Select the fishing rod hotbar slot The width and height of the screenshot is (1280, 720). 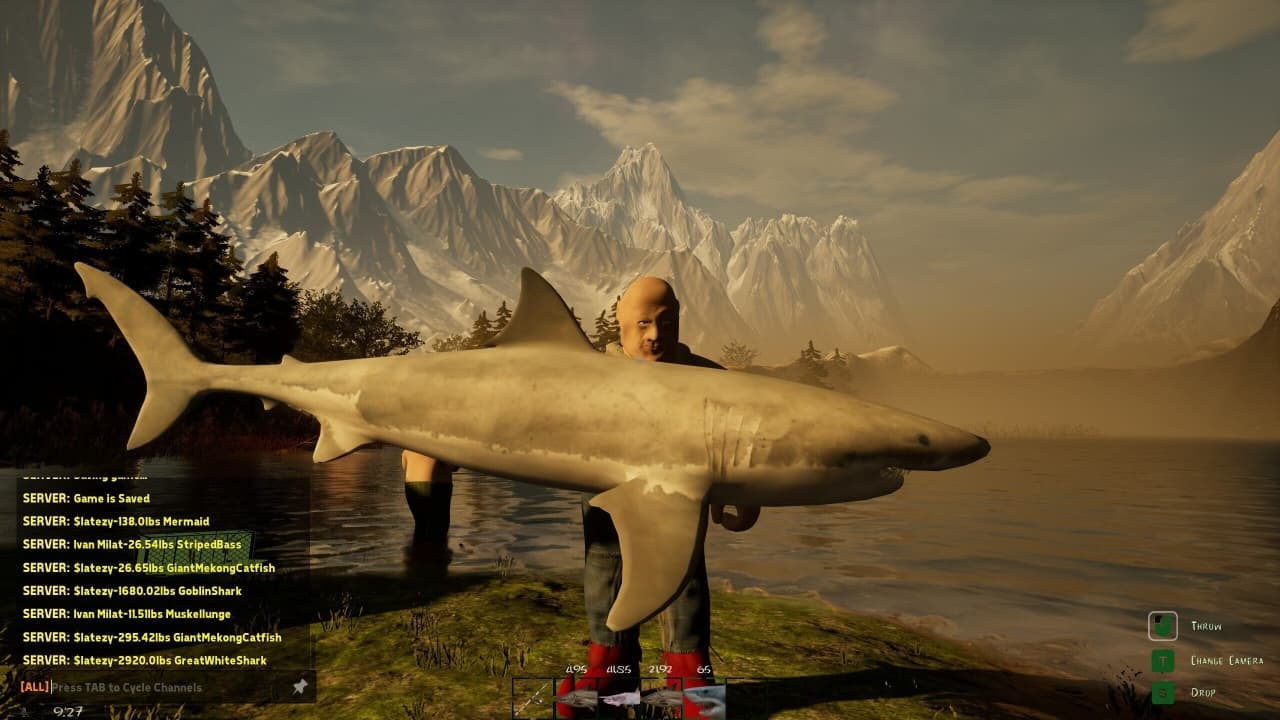coord(533,698)
